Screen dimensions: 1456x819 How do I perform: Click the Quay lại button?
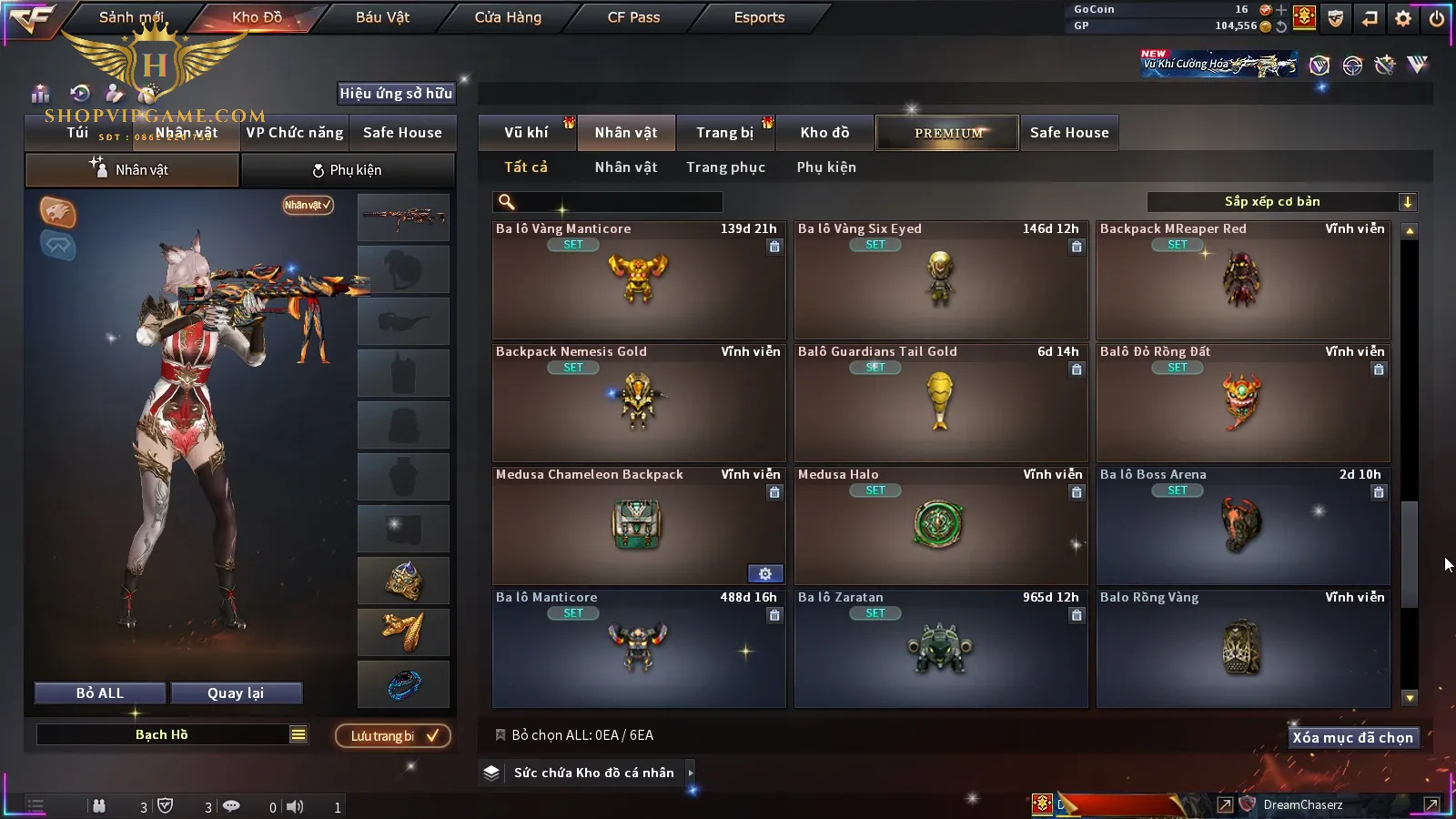[x=236, y=693]
